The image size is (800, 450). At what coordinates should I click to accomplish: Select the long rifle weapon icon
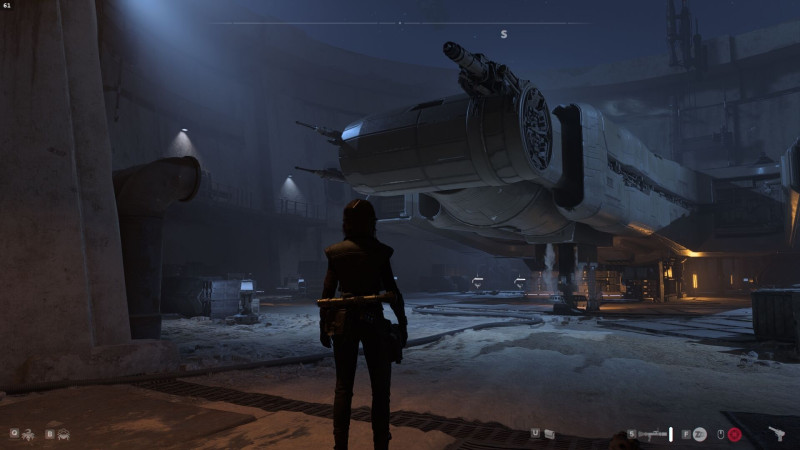[x=653, y=434]
